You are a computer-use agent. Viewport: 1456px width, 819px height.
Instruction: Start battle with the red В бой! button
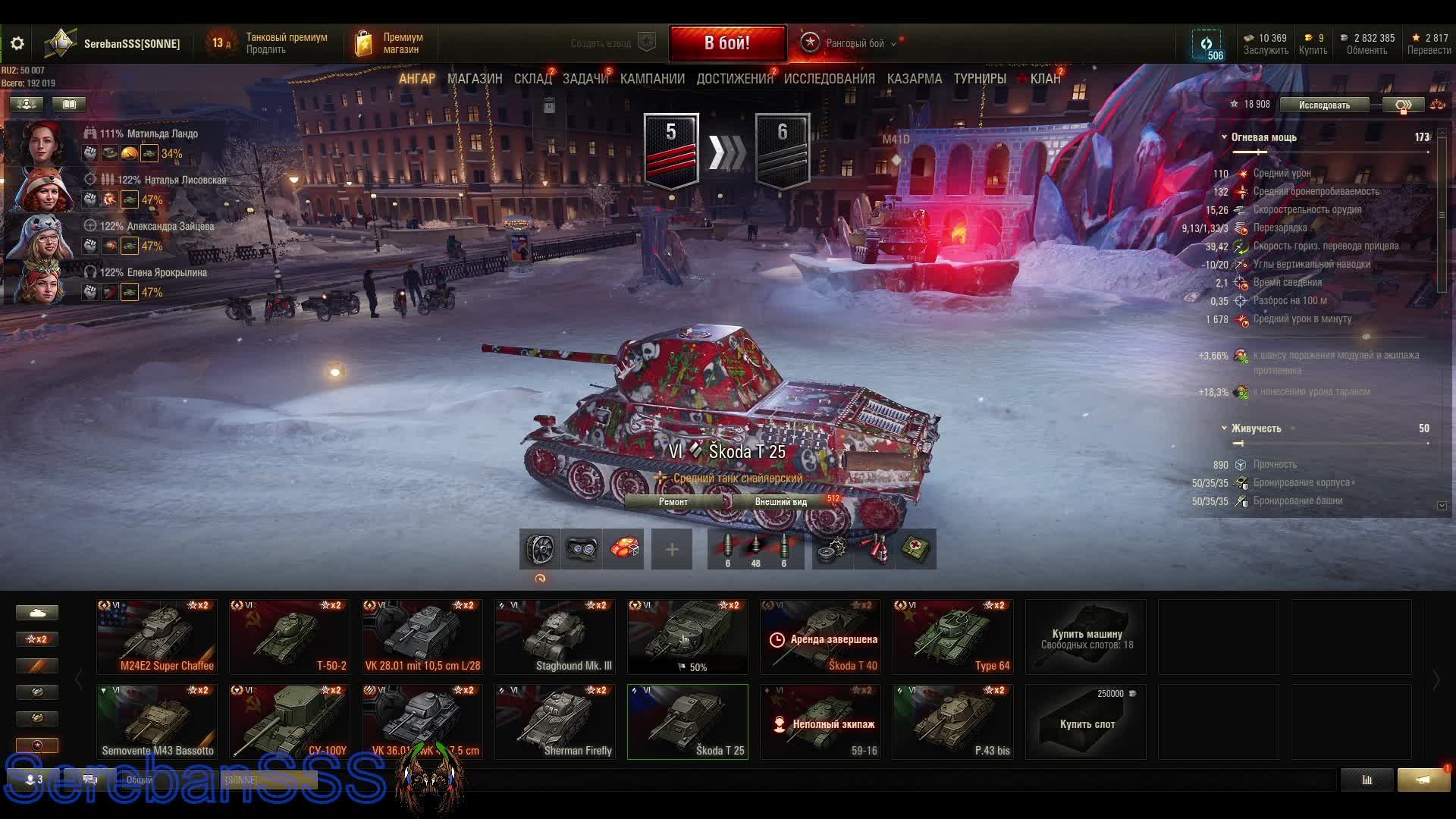[726, 43]
